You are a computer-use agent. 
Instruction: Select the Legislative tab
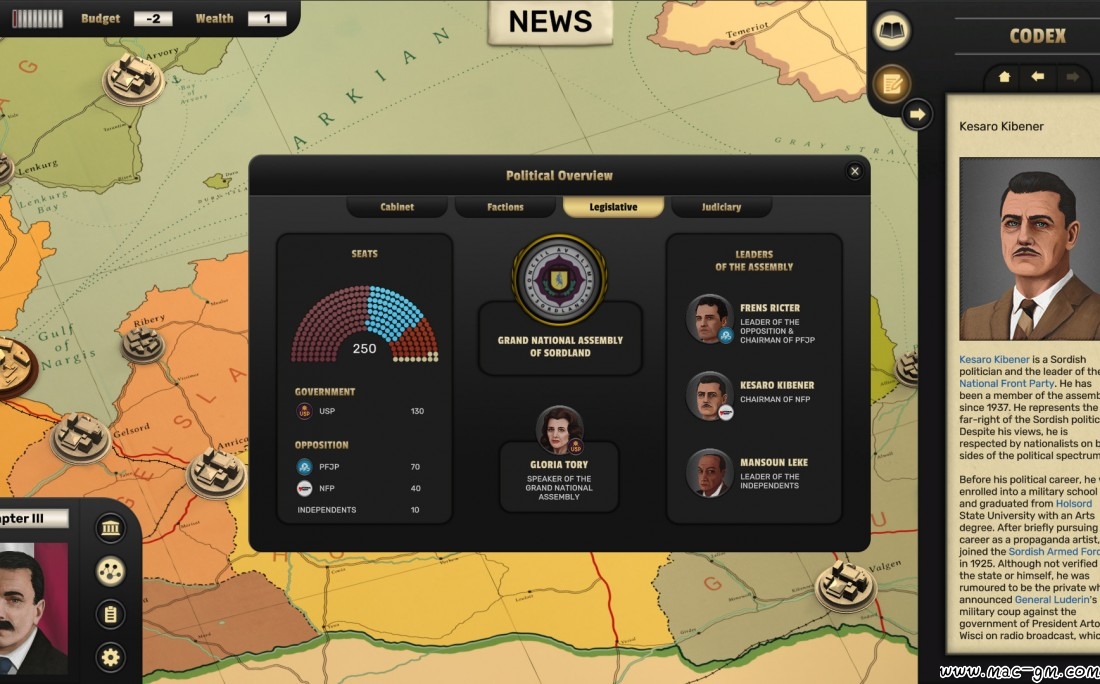[613, 207]
